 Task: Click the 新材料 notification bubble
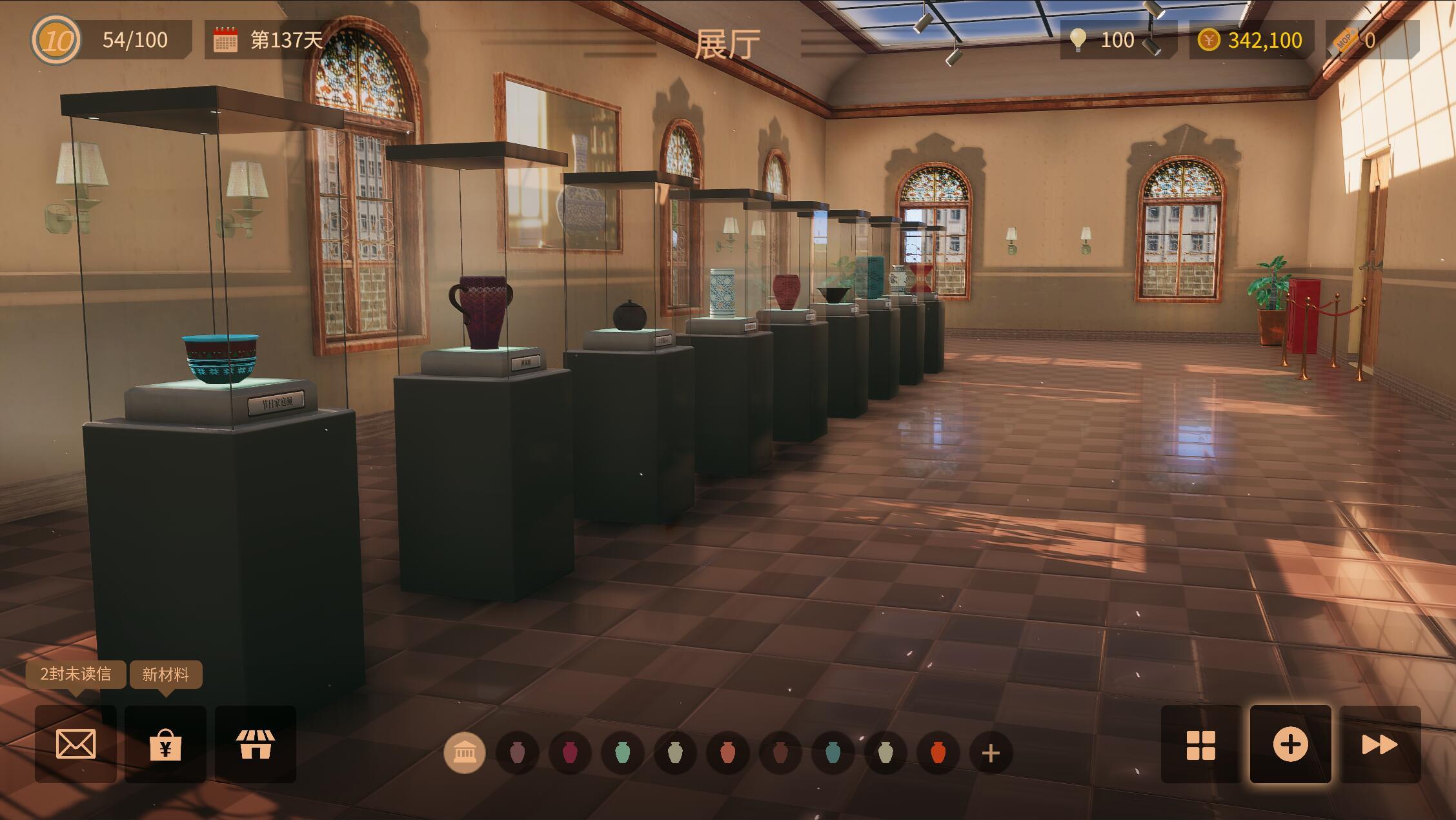(x=166, y=674)
